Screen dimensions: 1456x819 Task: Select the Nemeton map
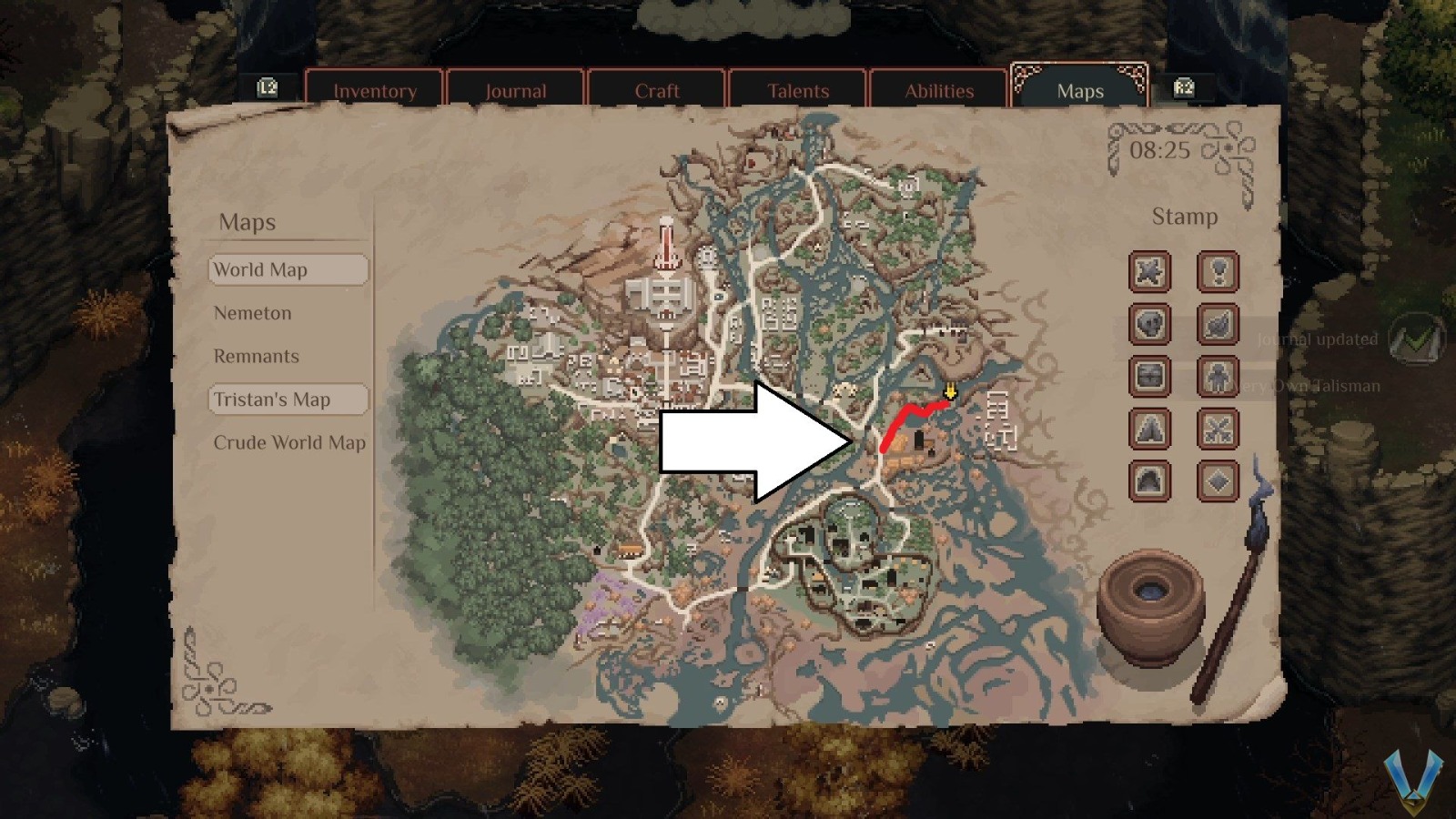tap(253, 313)
